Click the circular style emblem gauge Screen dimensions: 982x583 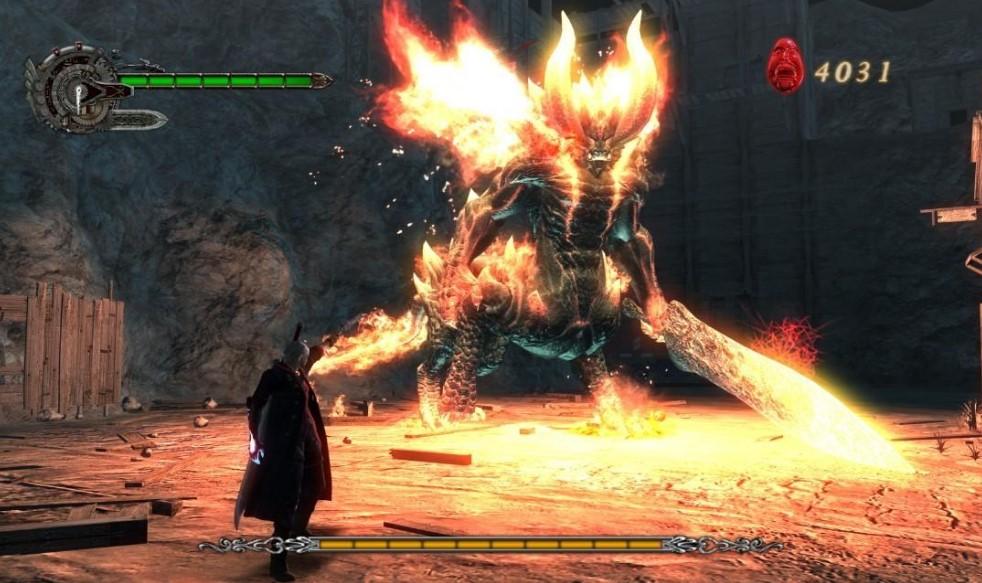tap(70, 88)
